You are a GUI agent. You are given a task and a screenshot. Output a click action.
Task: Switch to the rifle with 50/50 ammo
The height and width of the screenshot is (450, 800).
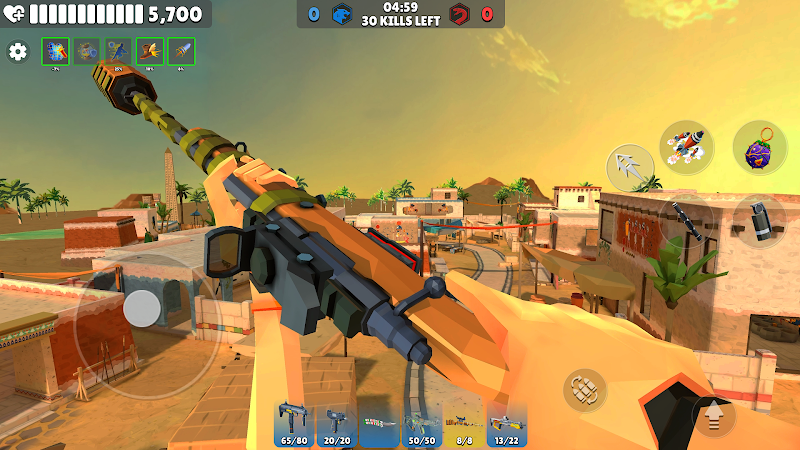coord(422,425)
